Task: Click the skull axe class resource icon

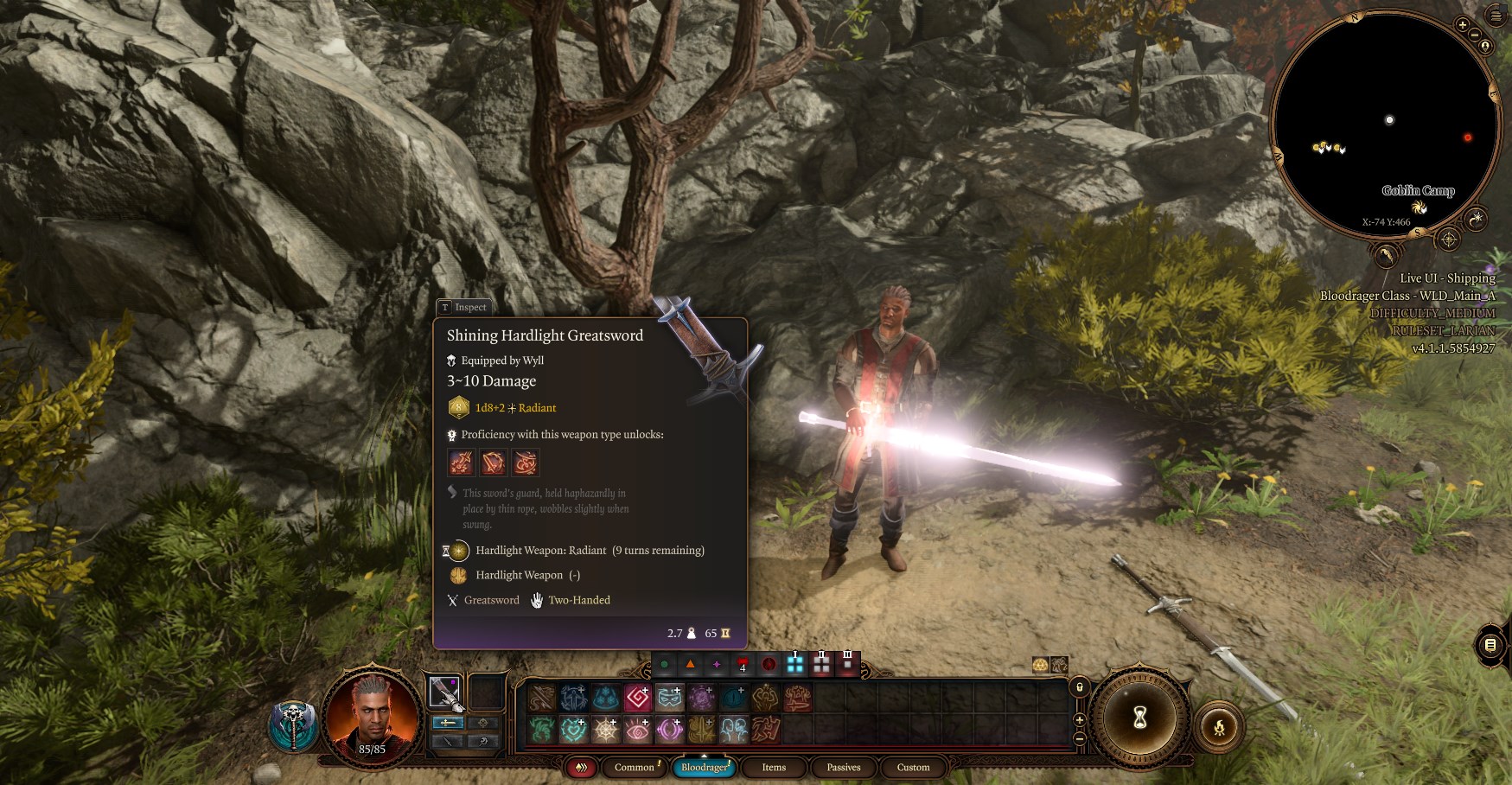Action: click(295, 726)
